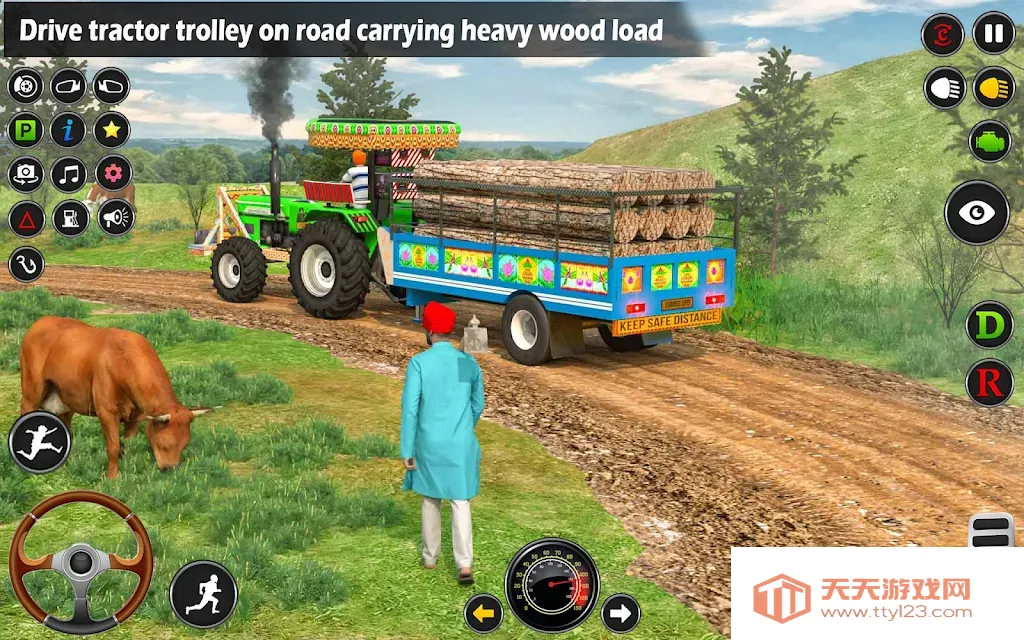Toggle music with the note icon
The width and height of the screenshot is (1024, 640).
[x=69, y=174]
